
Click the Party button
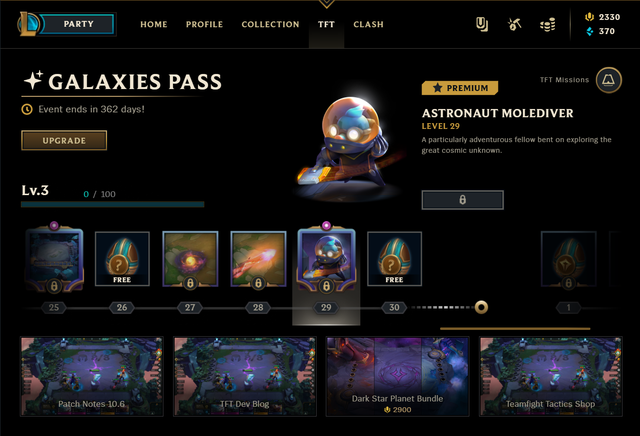click(x=78, y=24)
